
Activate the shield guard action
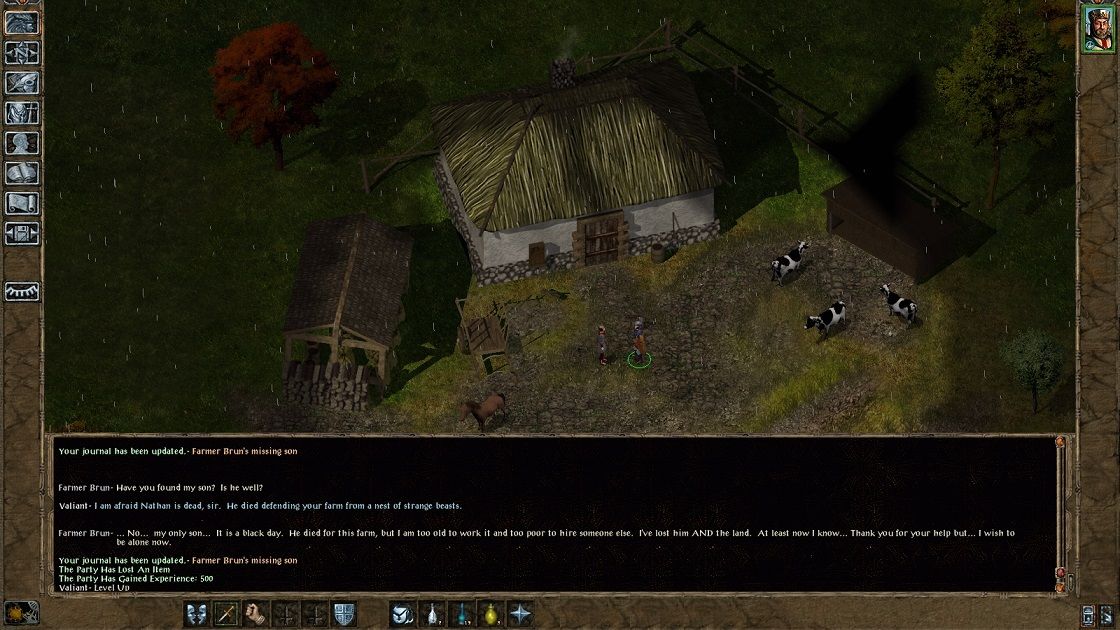344,613
